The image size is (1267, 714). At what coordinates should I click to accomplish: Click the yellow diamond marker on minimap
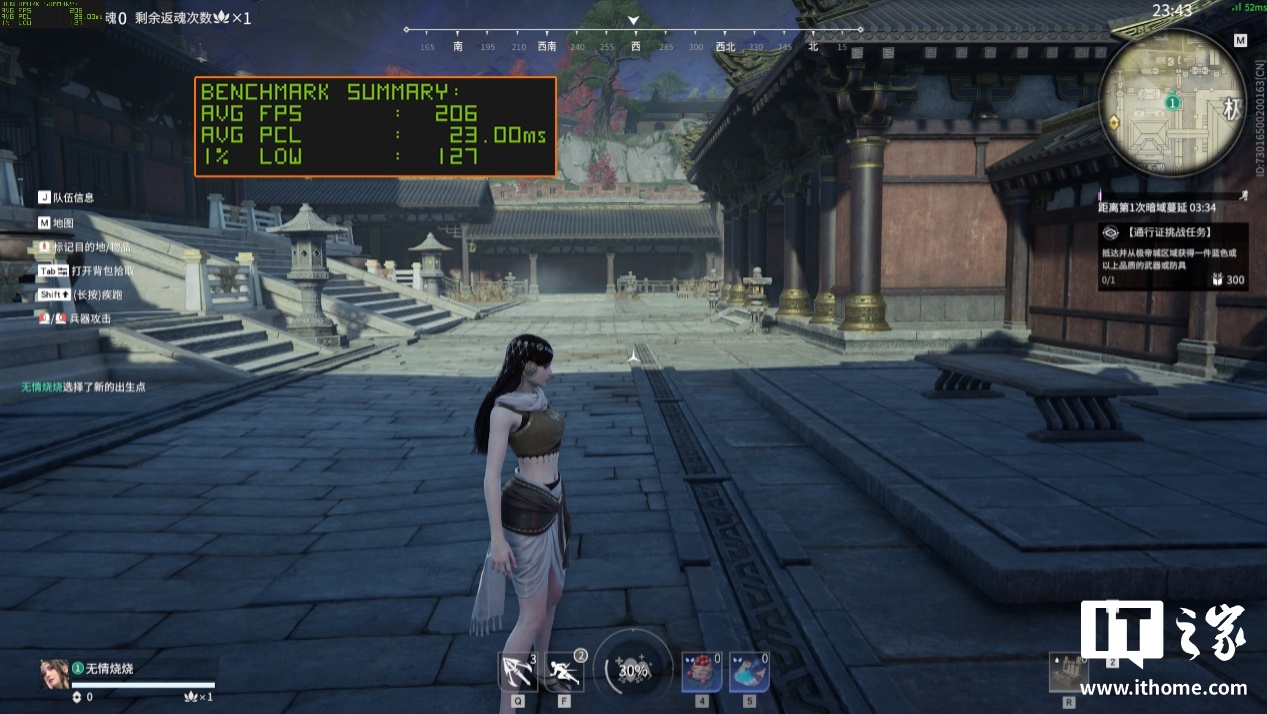click(1114, 121)
